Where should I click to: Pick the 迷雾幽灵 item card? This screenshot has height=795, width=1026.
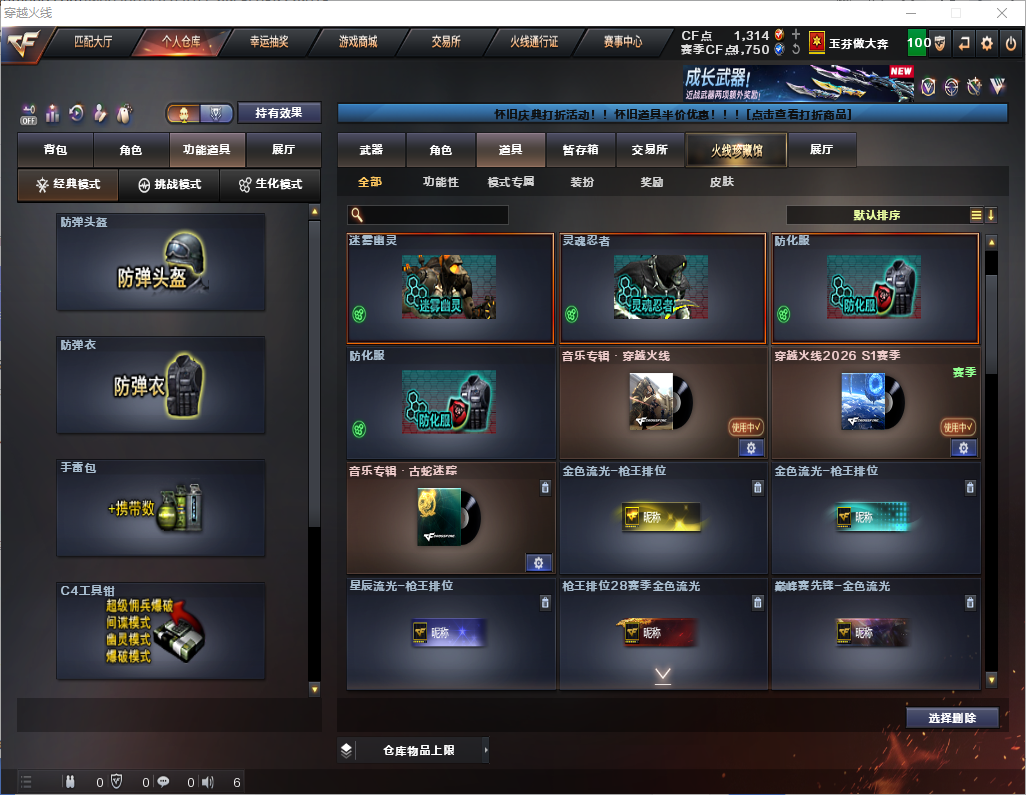(x=450, y=289)
